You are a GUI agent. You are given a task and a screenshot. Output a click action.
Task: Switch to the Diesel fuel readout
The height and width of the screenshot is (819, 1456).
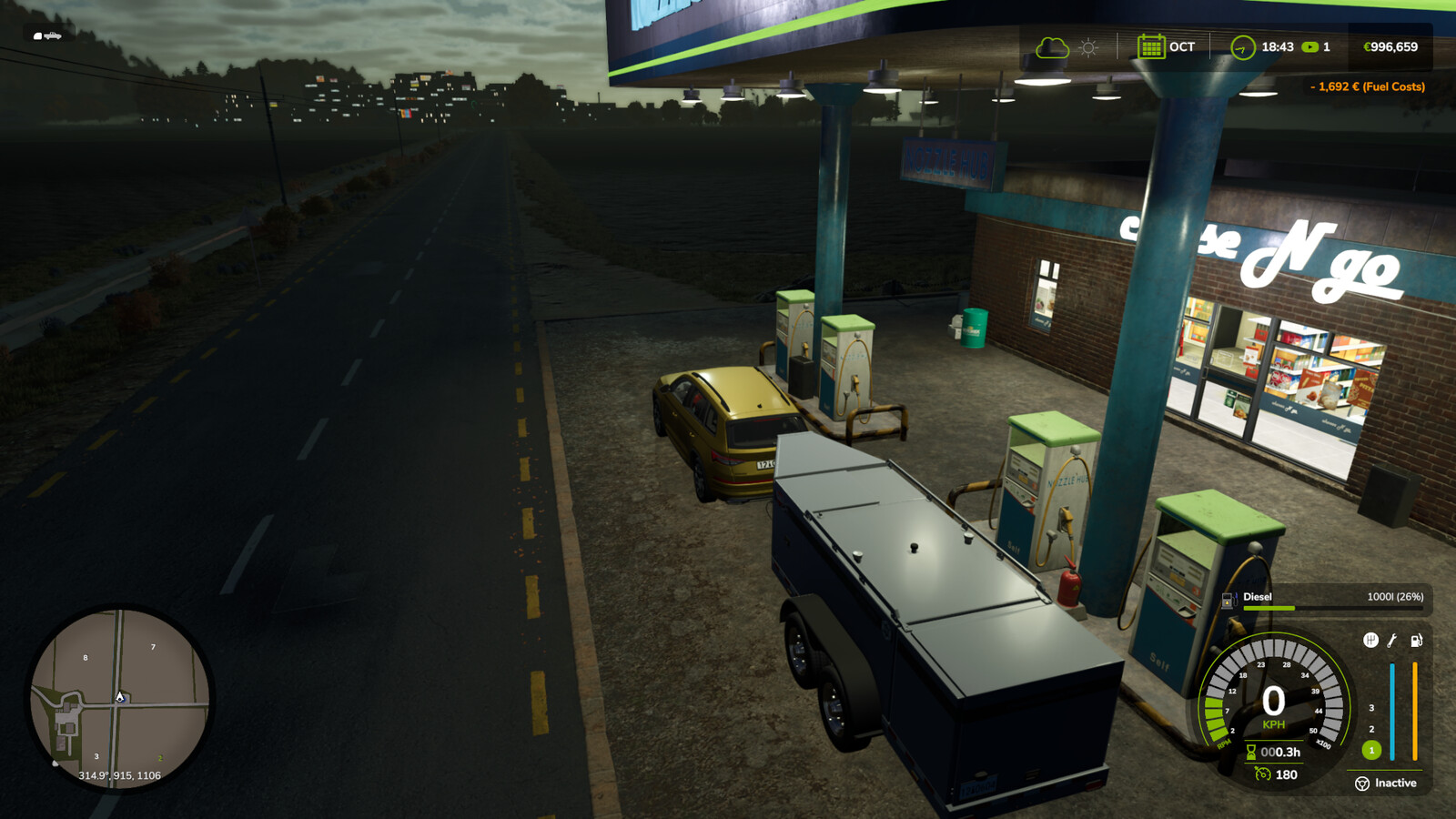[x=1256, y=597]
